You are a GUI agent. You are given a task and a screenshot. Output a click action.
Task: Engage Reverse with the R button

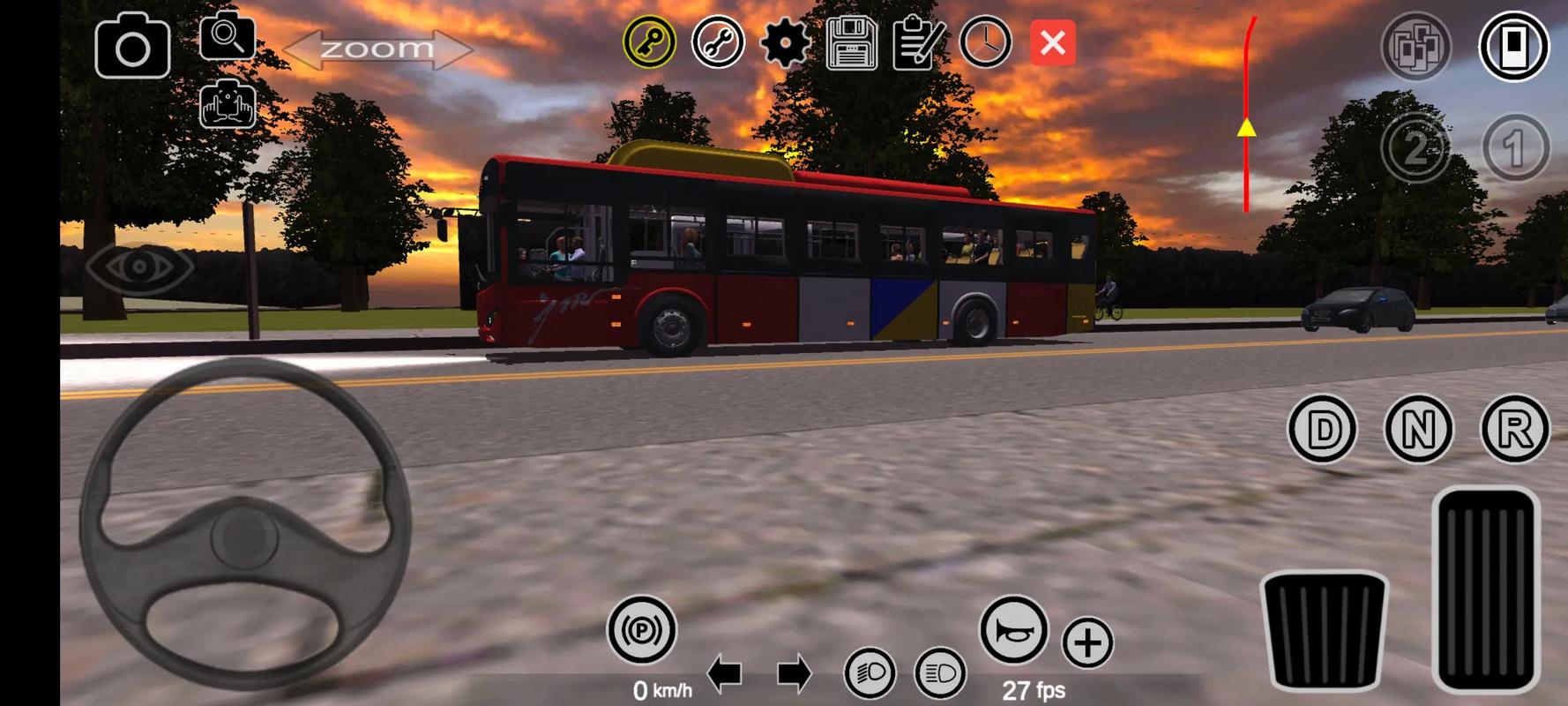[1514, 430]
